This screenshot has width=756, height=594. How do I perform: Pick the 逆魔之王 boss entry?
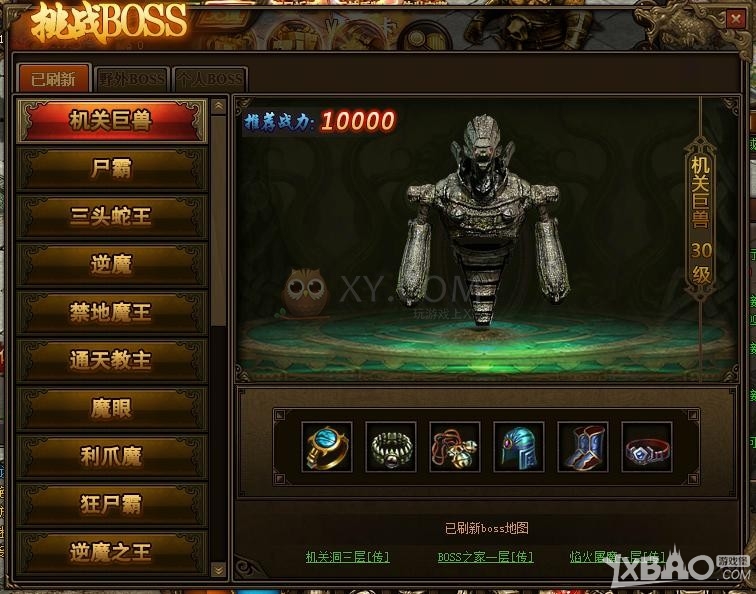pos(111,551)
